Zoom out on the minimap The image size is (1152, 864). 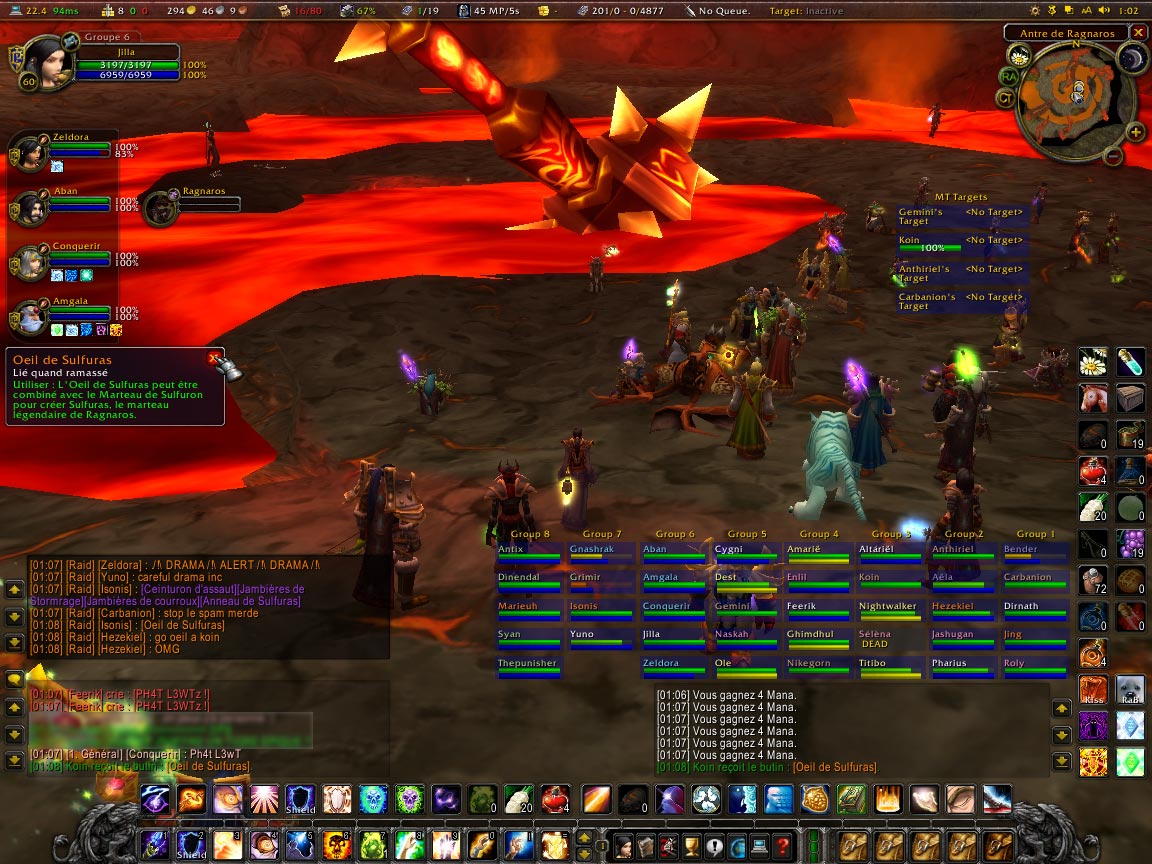point(1113,157)
